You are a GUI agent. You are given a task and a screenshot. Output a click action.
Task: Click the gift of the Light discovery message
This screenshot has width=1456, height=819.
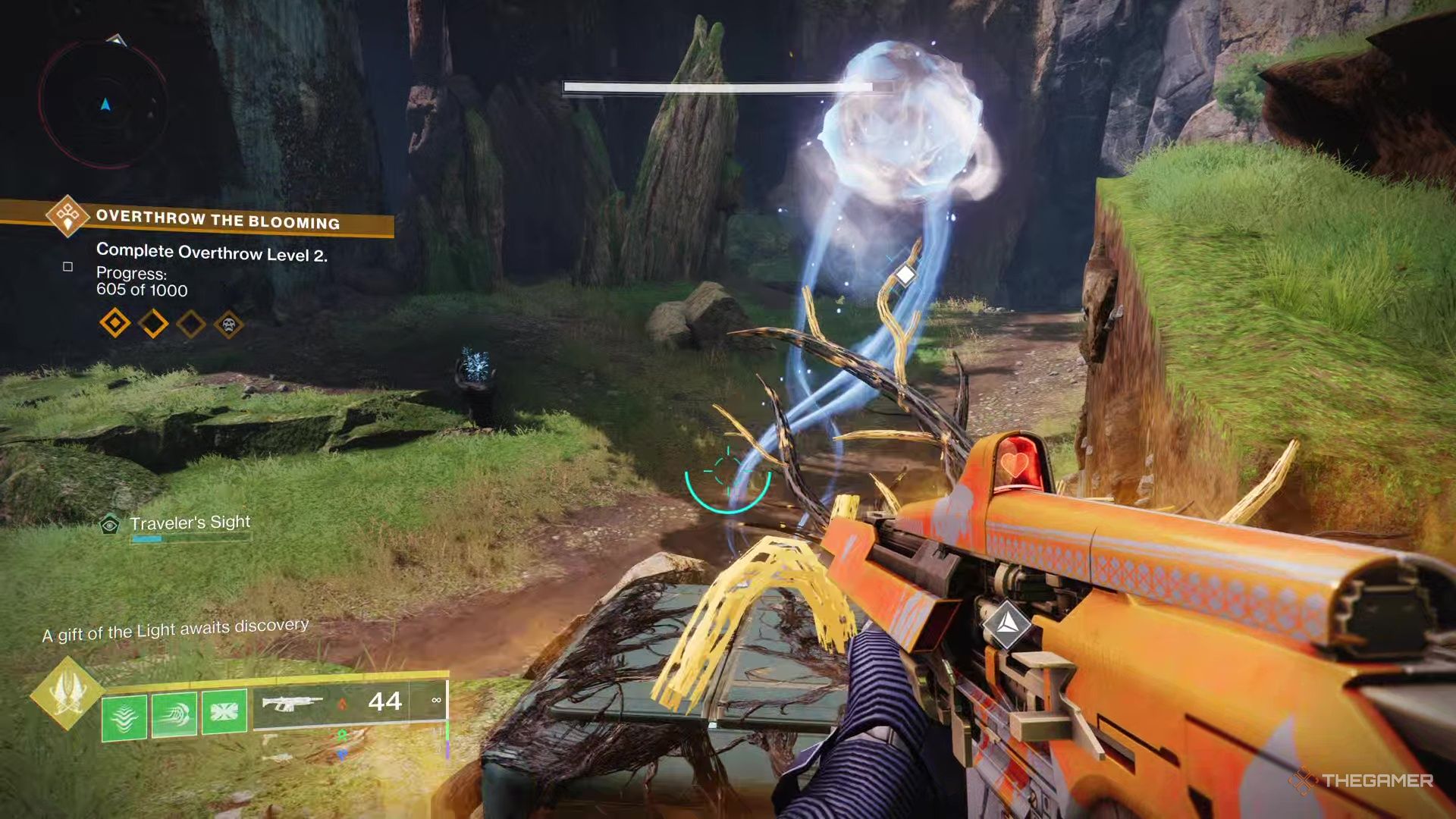point(176,626)
